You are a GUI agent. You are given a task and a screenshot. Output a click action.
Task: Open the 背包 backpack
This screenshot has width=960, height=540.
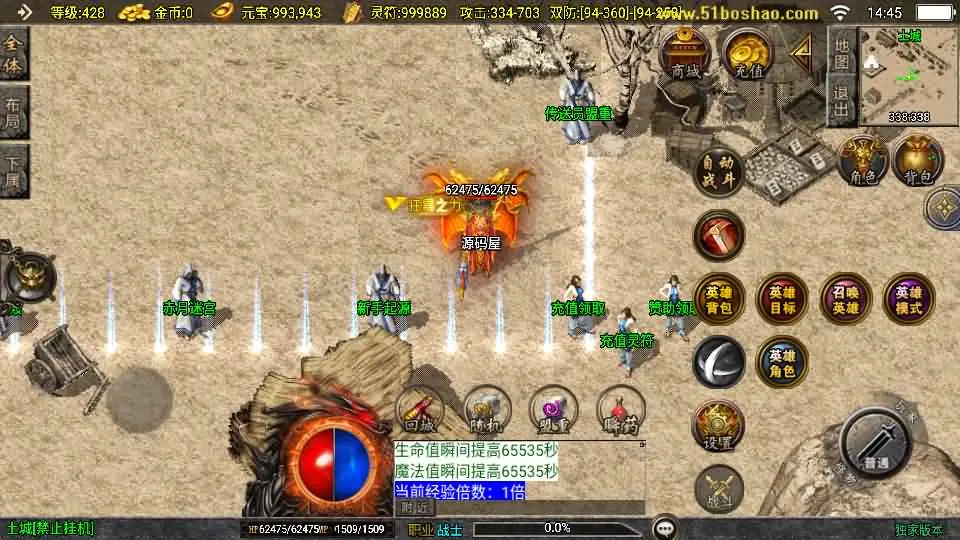tap(917, 161)
